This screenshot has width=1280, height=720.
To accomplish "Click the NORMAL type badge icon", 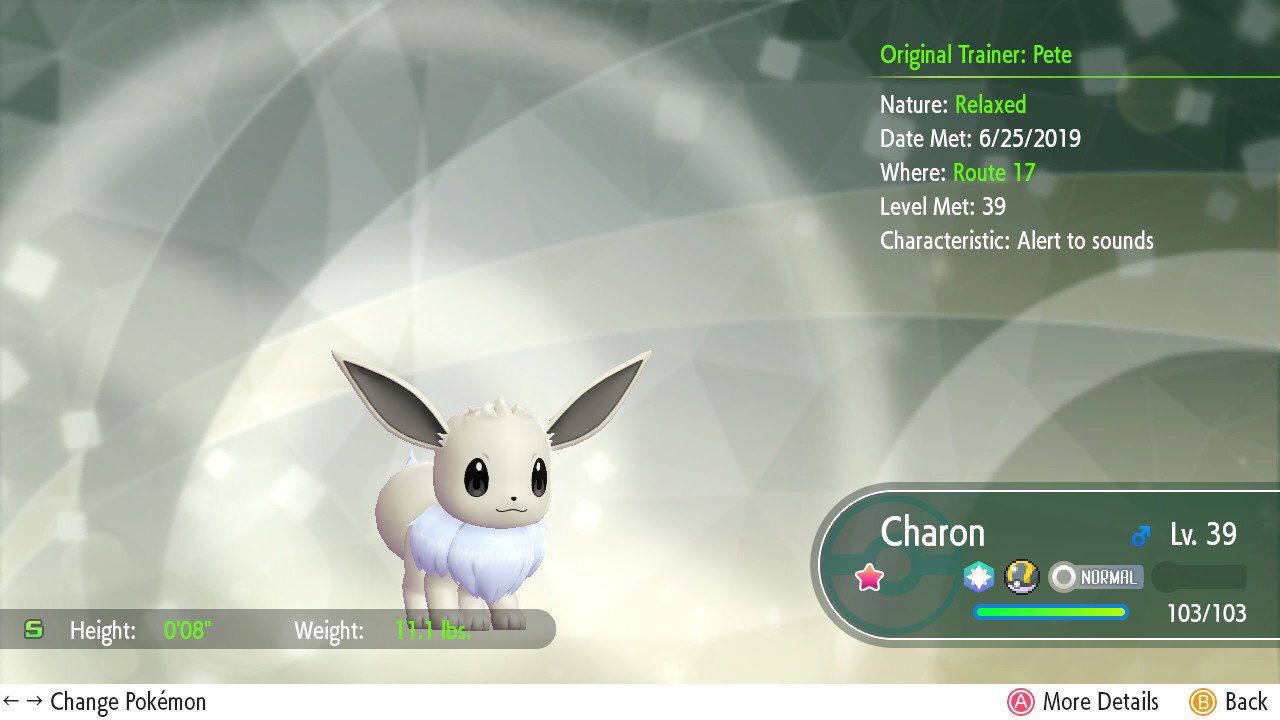I will 1096,577.
